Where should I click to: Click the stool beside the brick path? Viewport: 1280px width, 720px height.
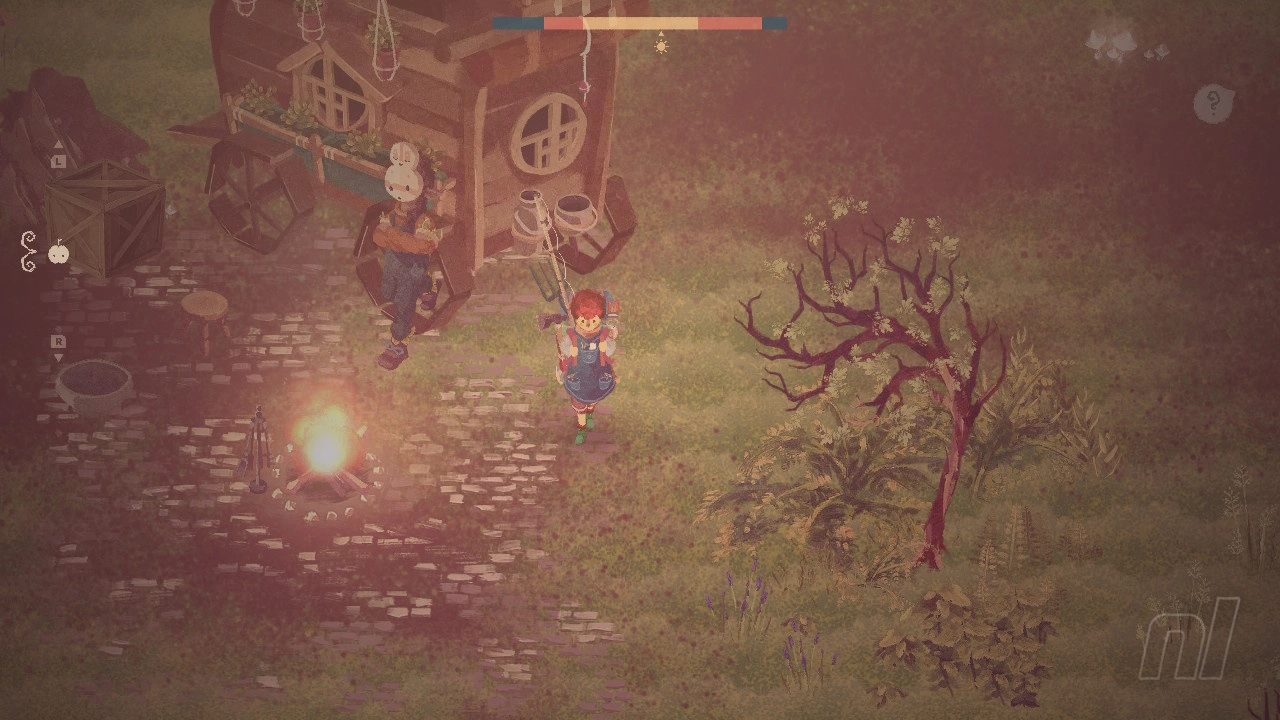click(x=207, y=302)
